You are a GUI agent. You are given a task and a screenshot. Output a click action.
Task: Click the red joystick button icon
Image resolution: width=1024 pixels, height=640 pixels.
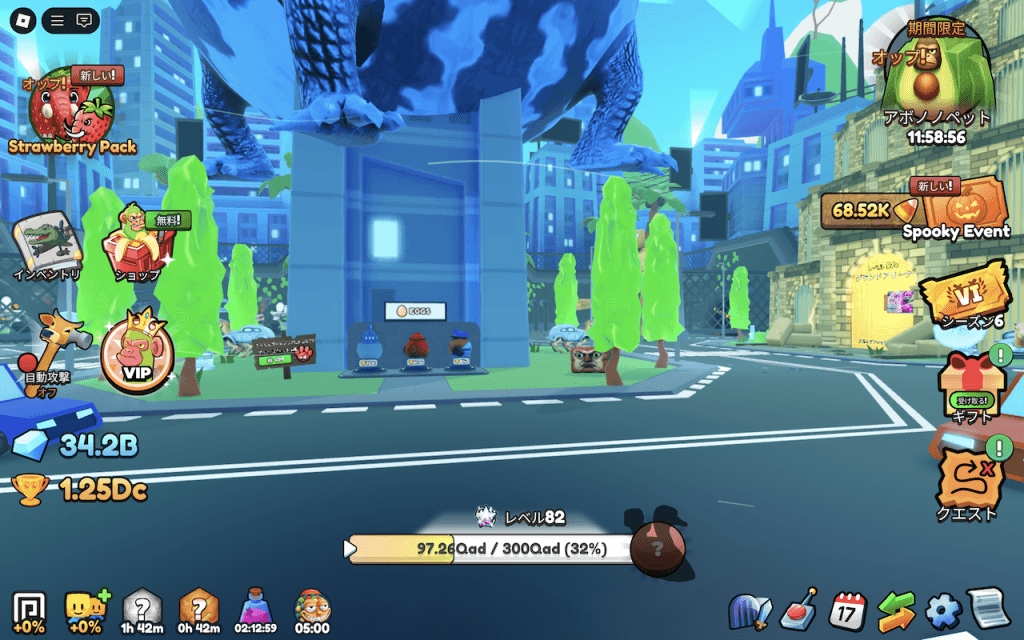pyautogui.click(x=802, y=610)
